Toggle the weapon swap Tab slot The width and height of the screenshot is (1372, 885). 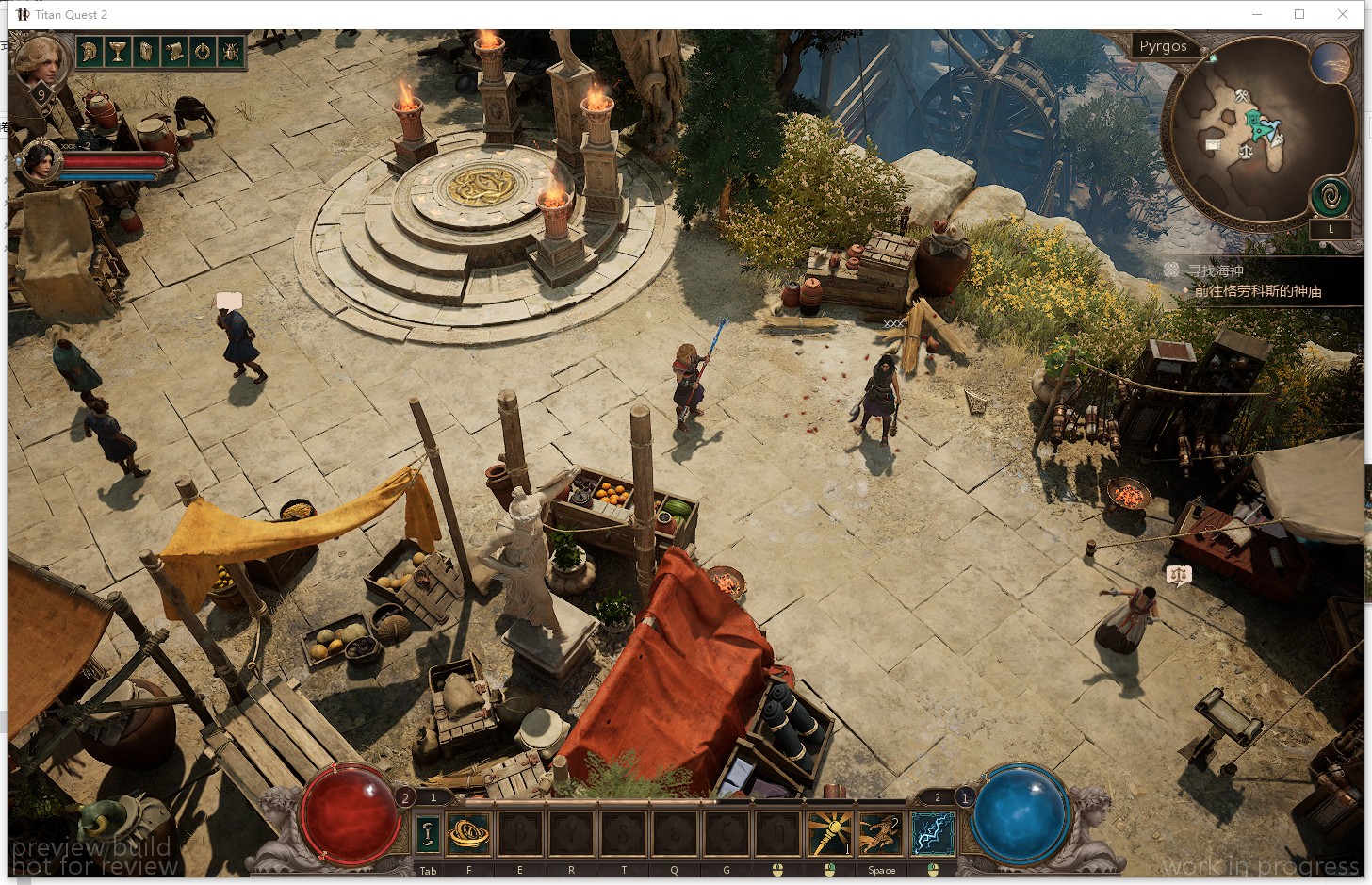tap(428, 833)
